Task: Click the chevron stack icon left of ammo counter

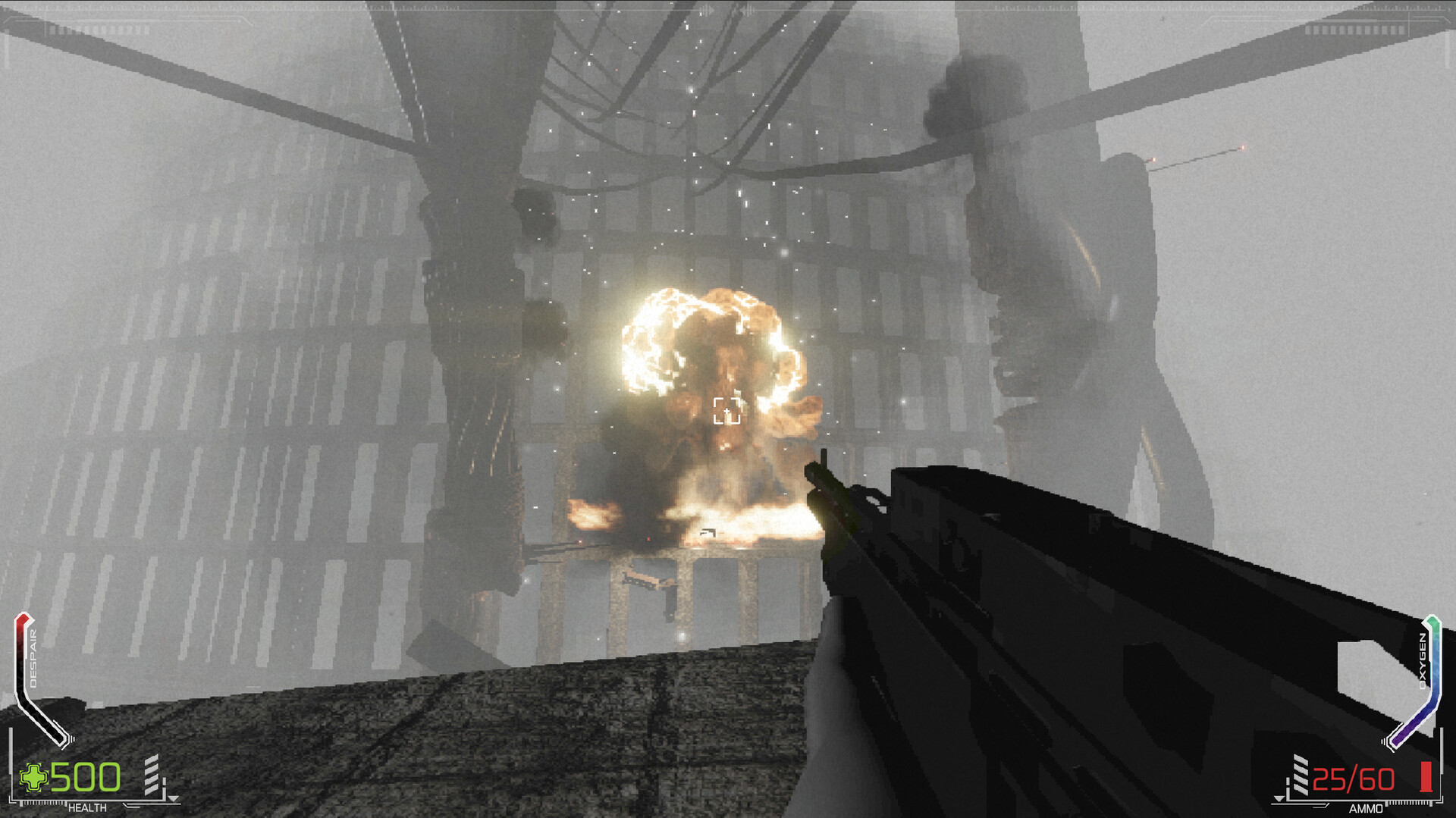Action: (x=1300, y=773)
